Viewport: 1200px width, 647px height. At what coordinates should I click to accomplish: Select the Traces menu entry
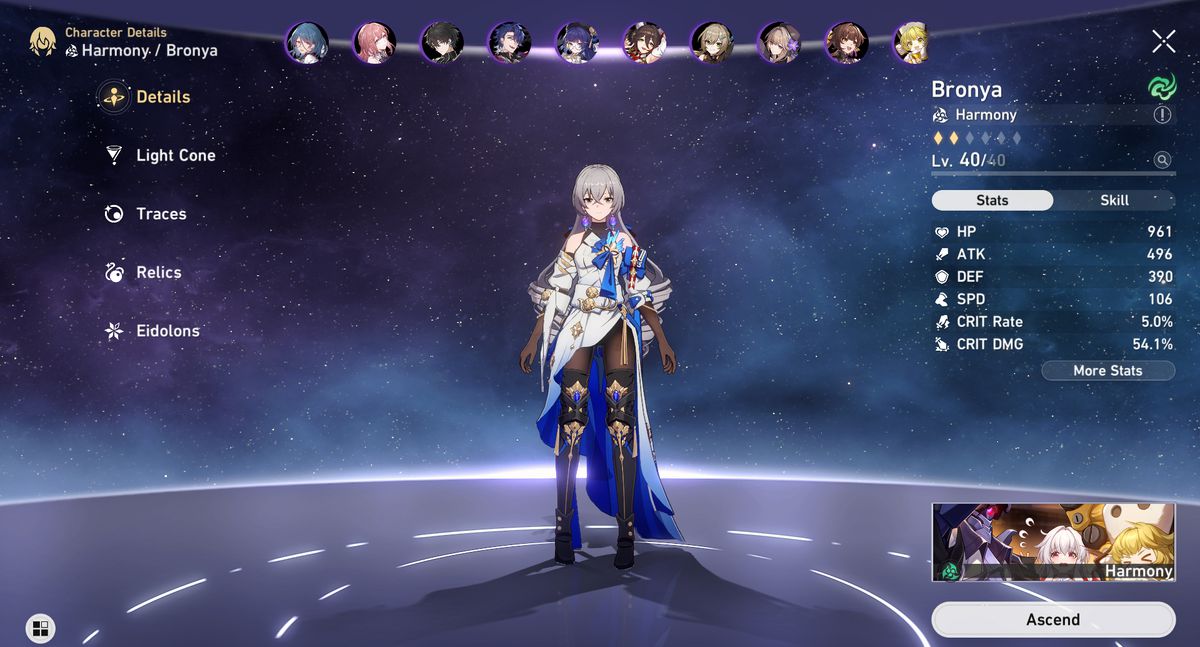[x=161, y=214]
